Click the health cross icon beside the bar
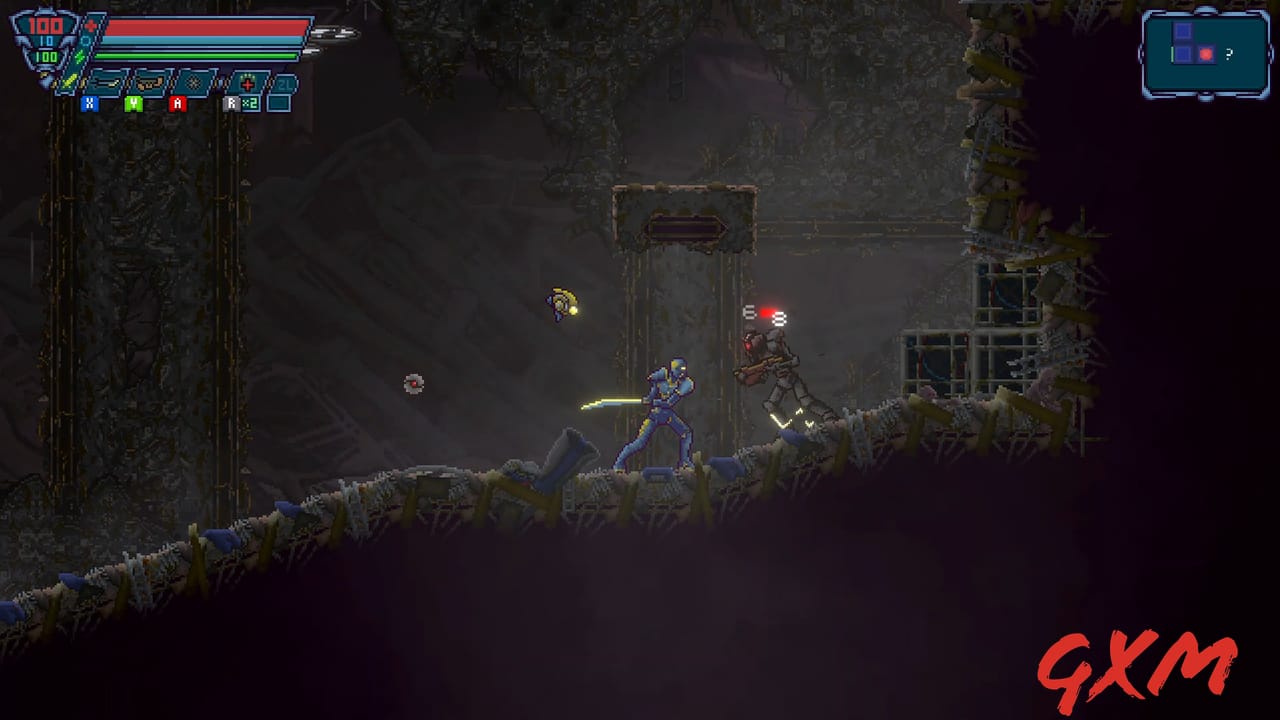Viewport: 1280px width, 720px height. click(91, 25)
